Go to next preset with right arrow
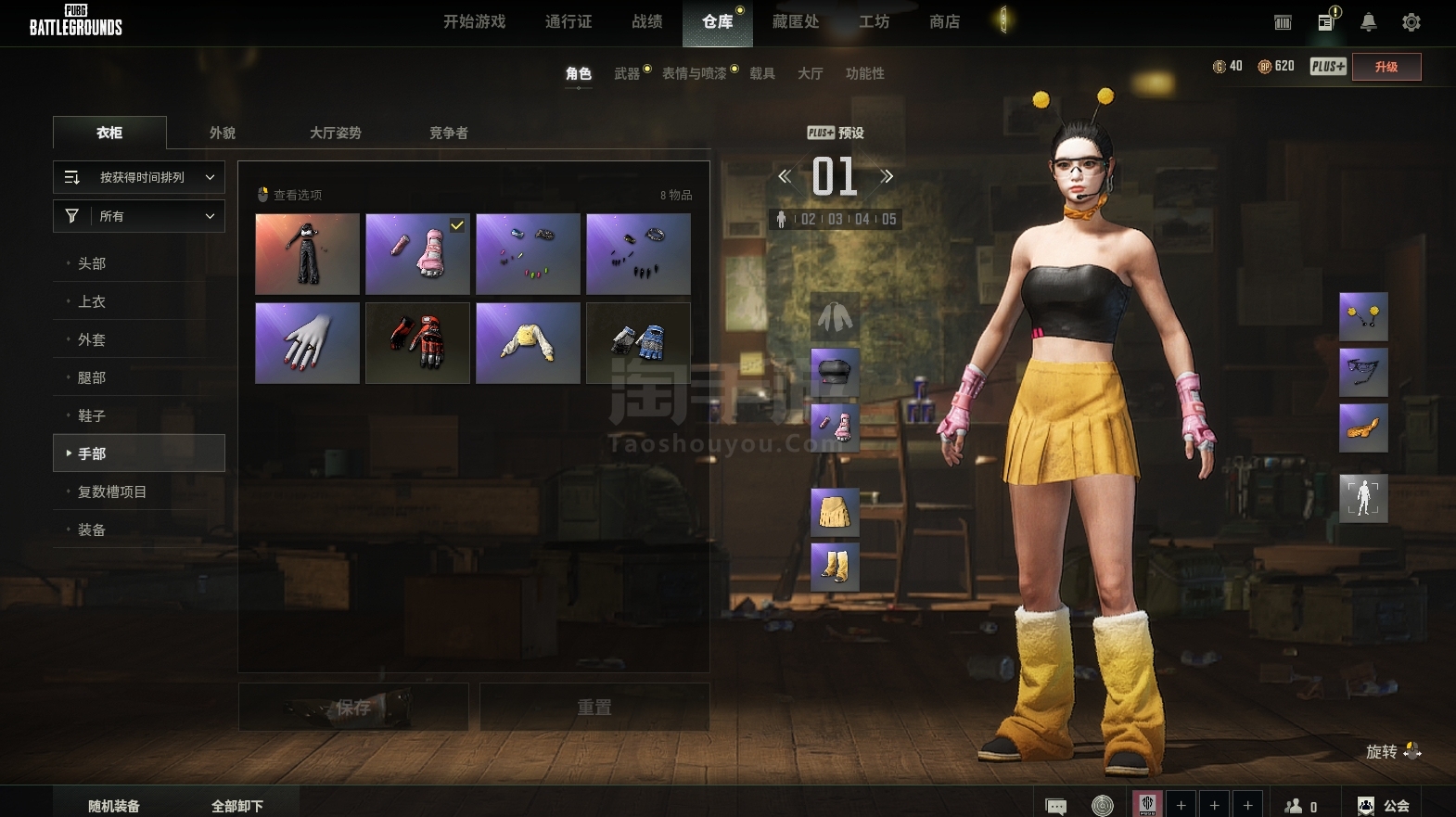The image size is (1456, 817). tap(887, 176)
